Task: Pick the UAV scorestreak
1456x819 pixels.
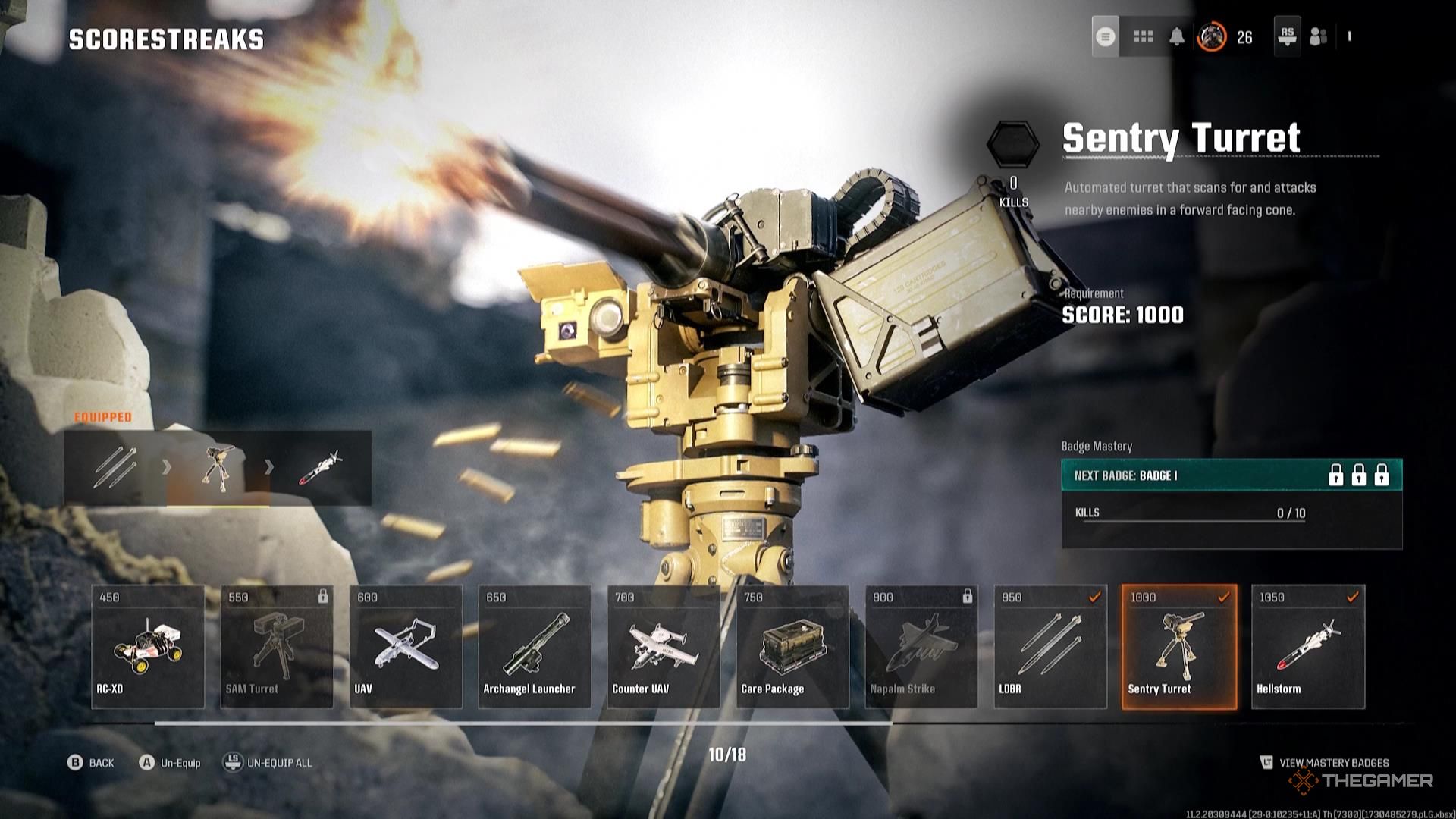Action: pos(406,646)
